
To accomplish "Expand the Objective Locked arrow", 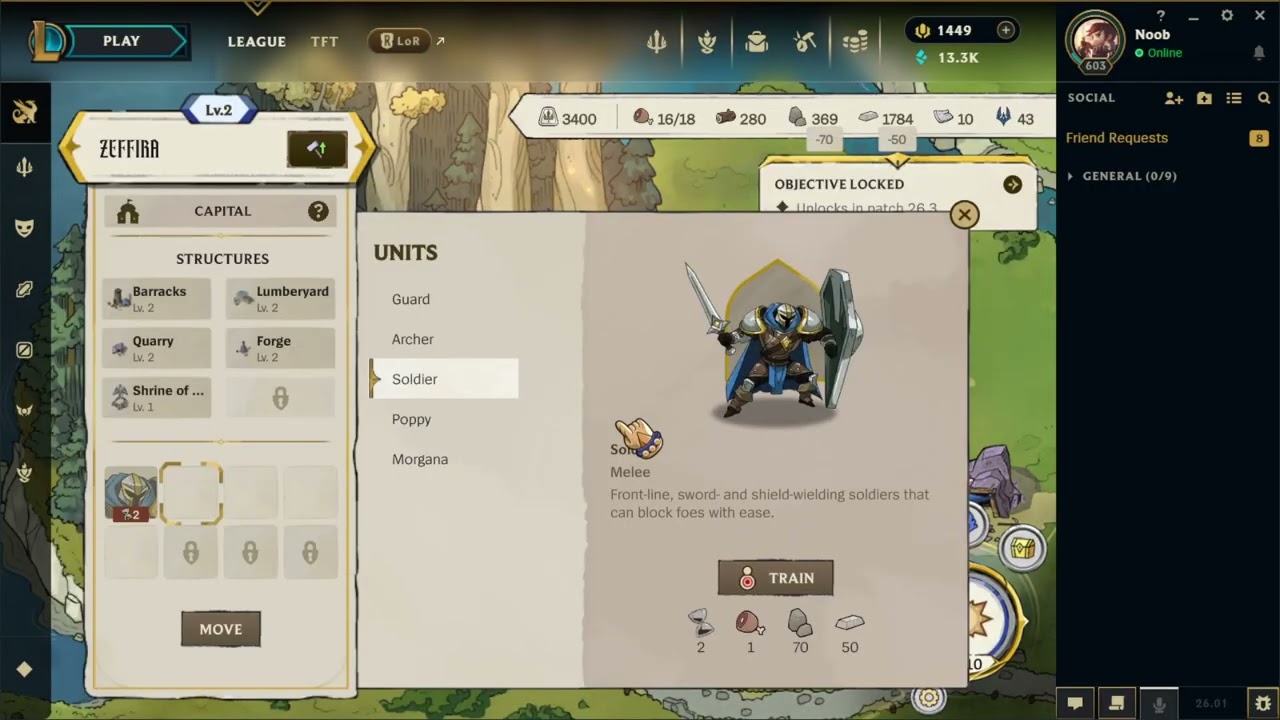I will click(x=1013, y=185).
